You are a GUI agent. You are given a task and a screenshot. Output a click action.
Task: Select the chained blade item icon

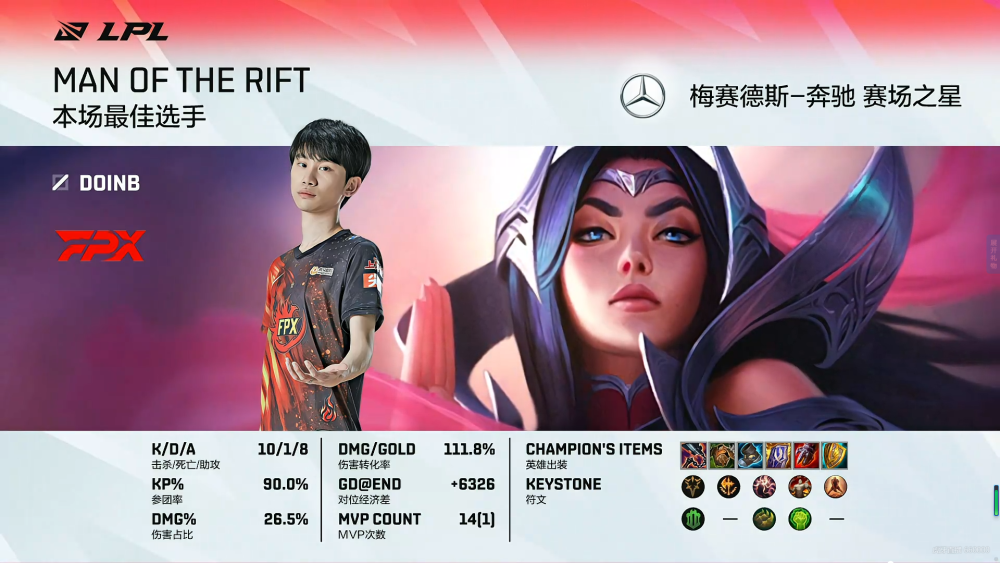(x=694, y=456)
